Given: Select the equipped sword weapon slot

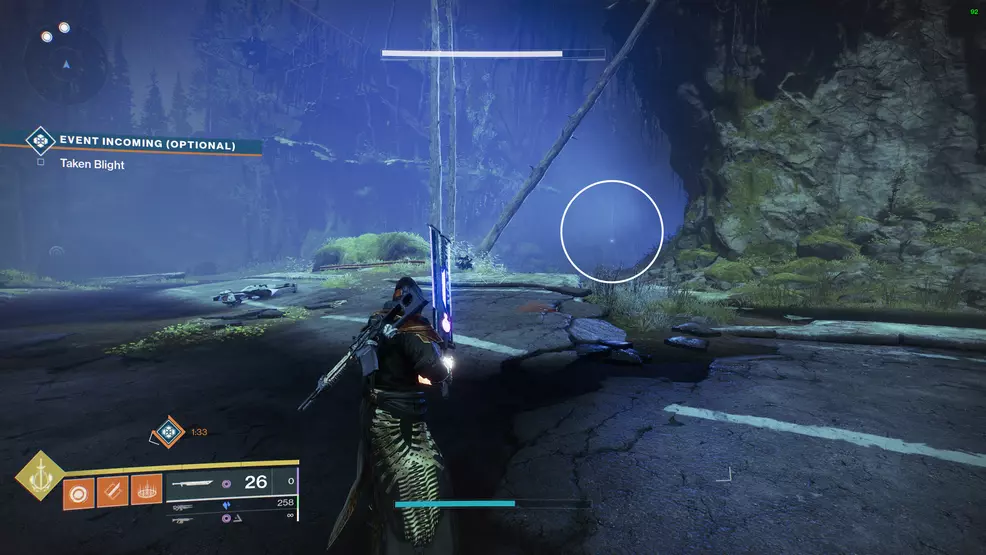Looking at the screenshot, I should (230, 482).
